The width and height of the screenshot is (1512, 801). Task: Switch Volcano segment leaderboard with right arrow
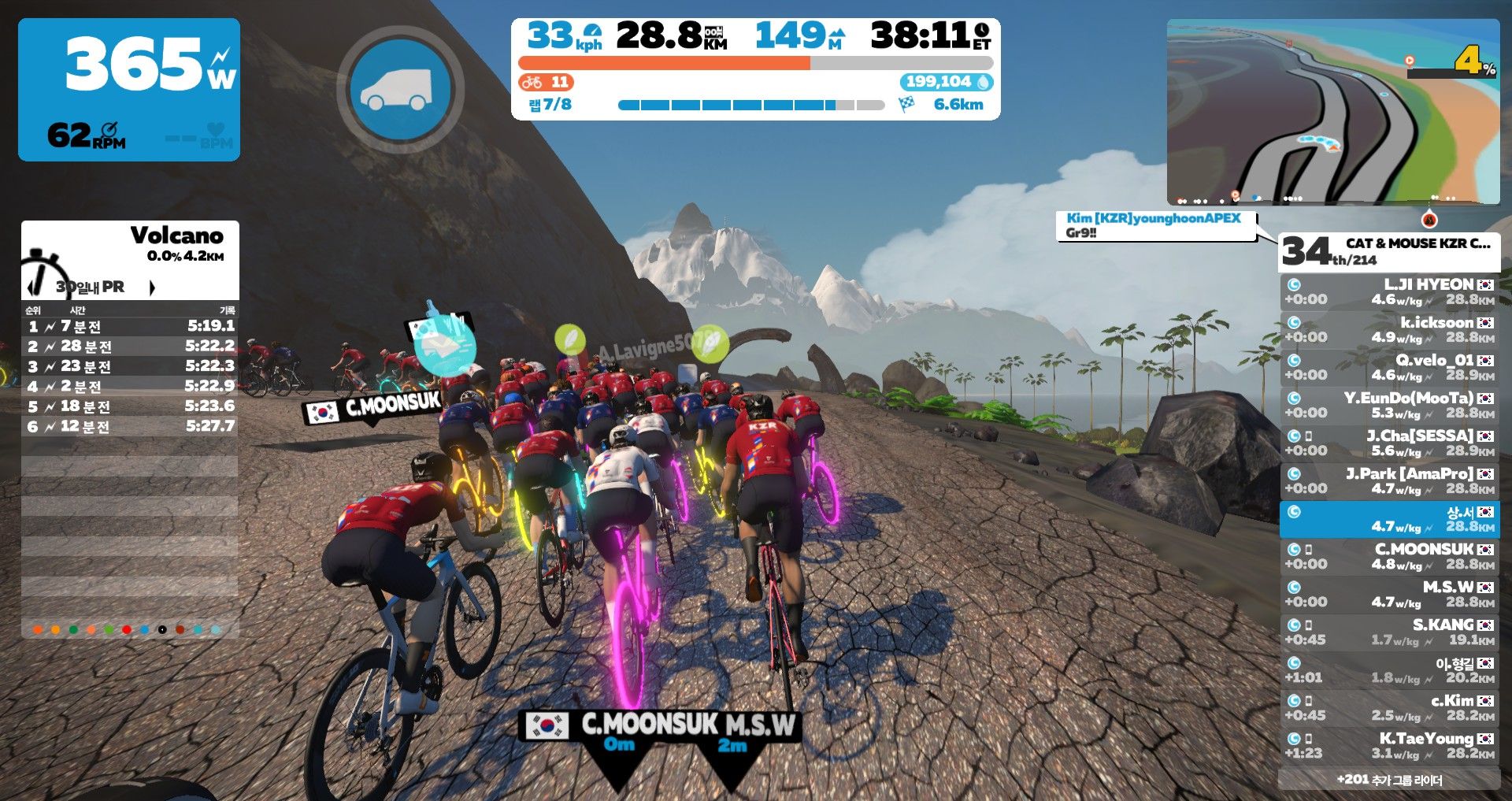[152, 287]
